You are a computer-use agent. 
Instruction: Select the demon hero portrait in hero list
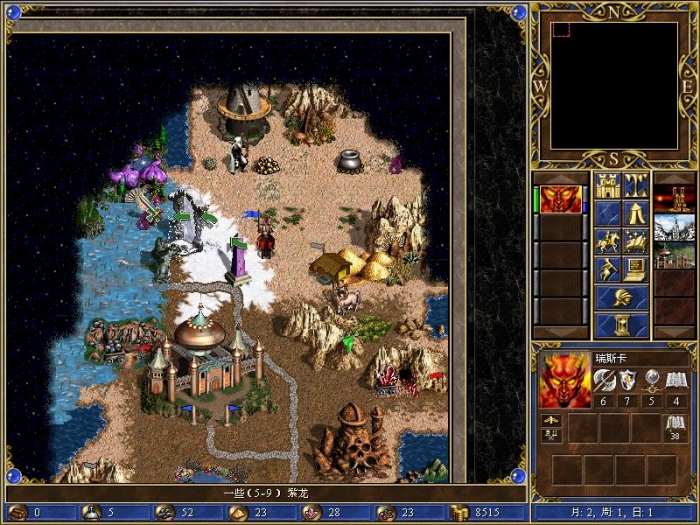click(x=561, y=199)
